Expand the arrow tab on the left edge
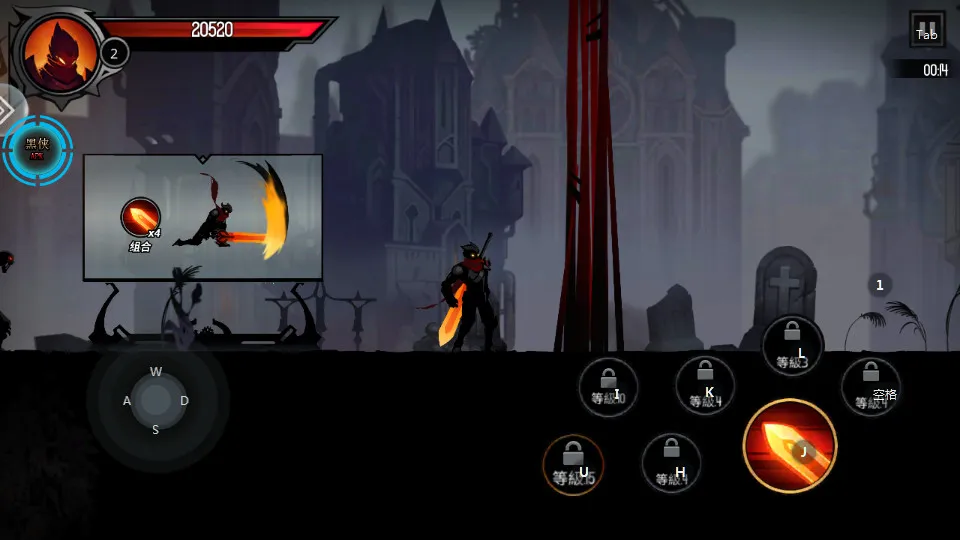The width and height of the screenshot is (960, 540). (8, 106)
